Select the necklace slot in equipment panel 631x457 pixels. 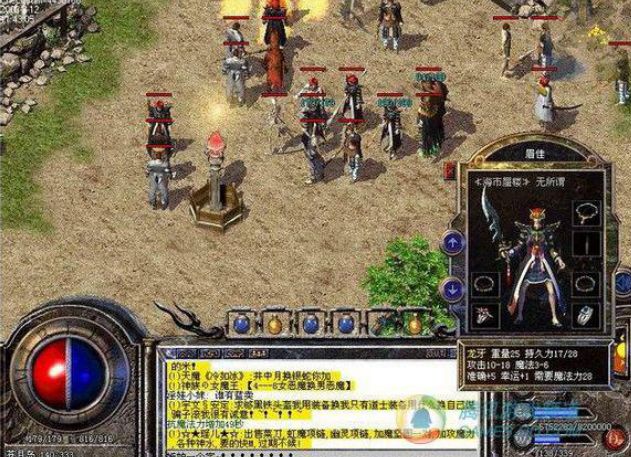585,212
